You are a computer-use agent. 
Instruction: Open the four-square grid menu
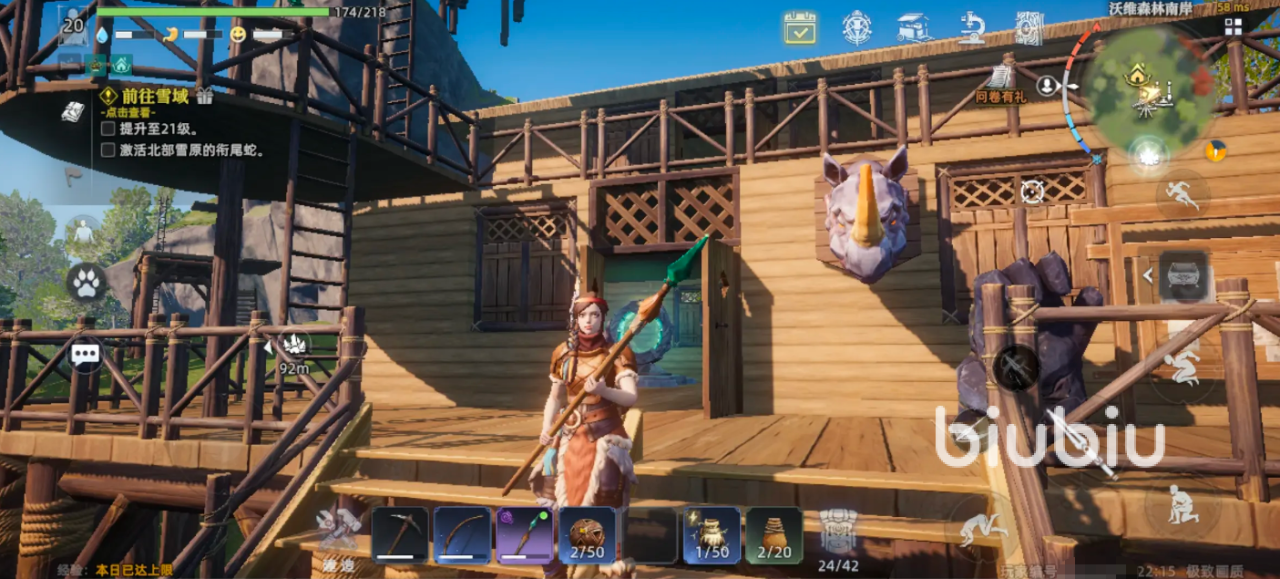click(x=1233, y=27)
